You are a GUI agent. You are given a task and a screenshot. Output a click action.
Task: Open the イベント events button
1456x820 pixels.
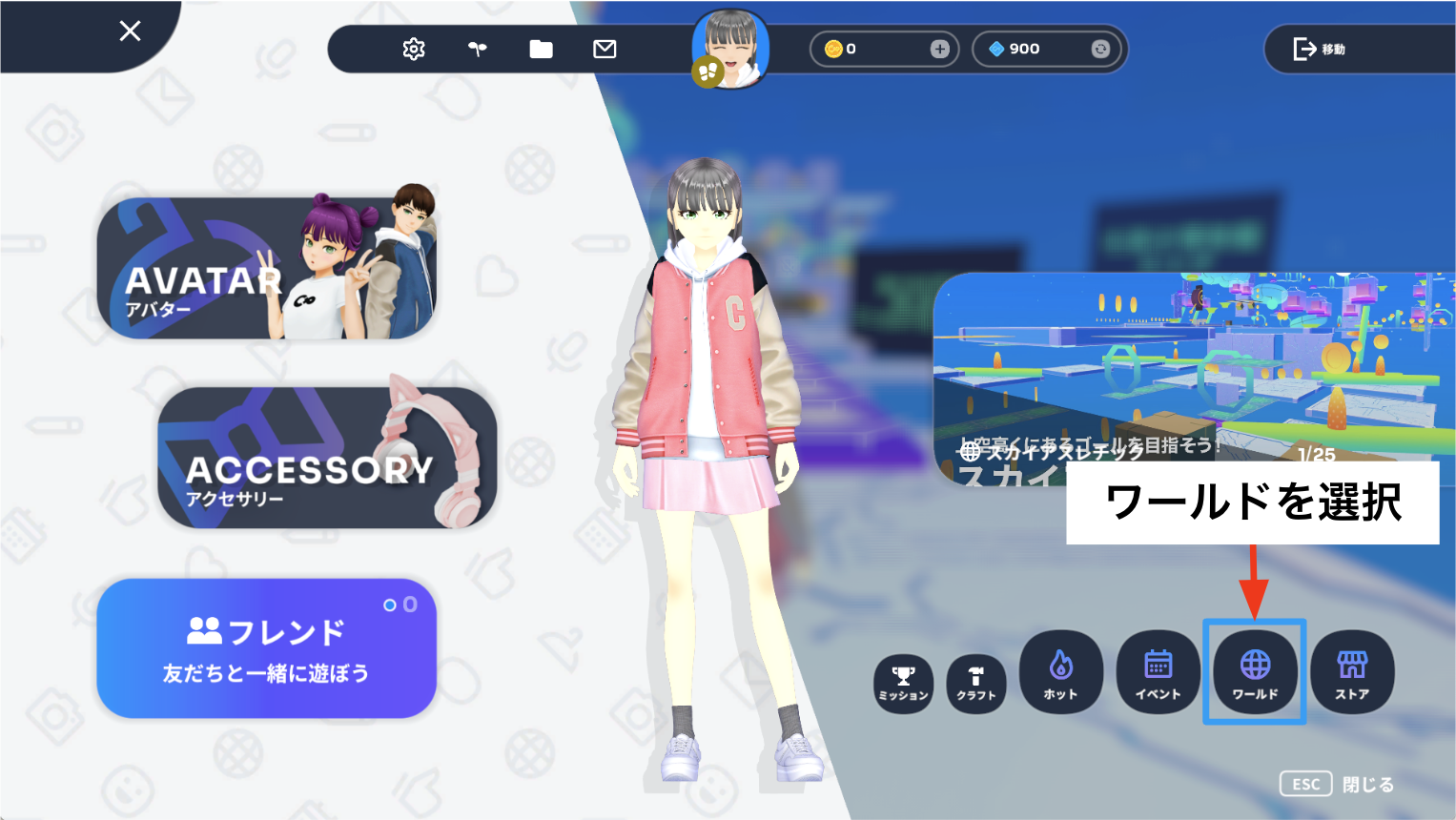coord(1158,672)
